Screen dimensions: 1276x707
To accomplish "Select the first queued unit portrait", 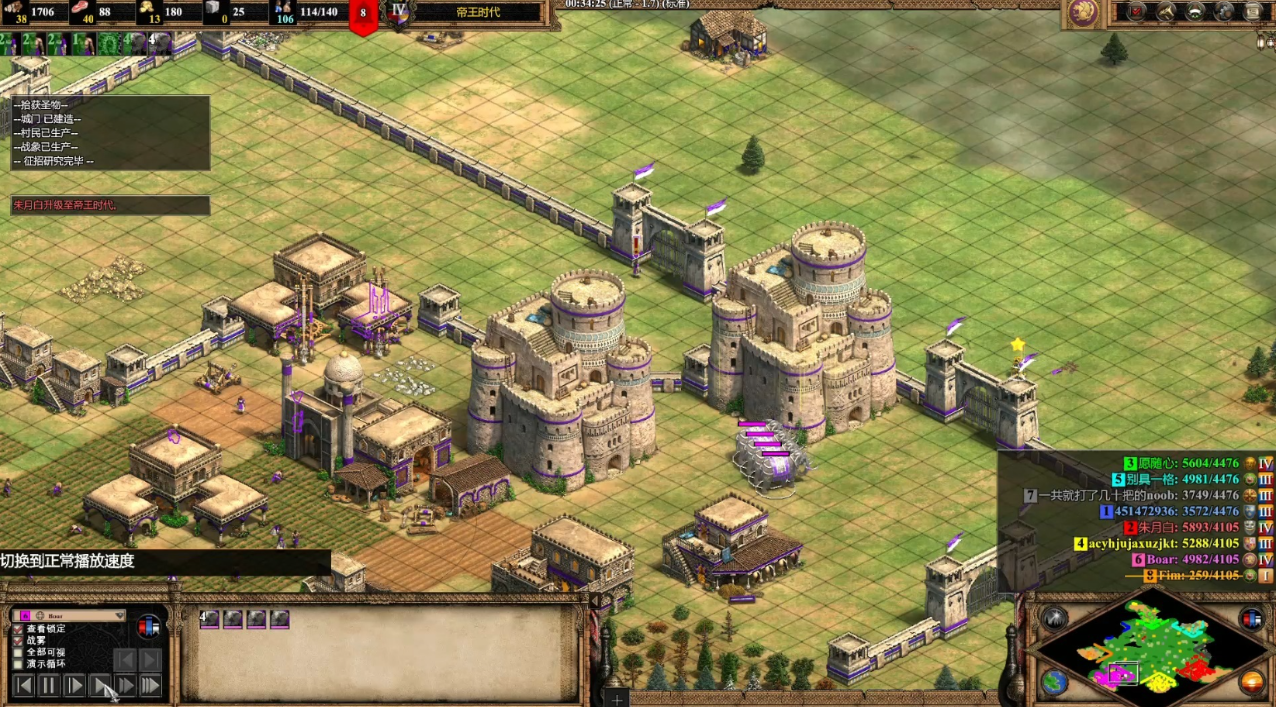I will pyautogui.click(x=210, y=619).
